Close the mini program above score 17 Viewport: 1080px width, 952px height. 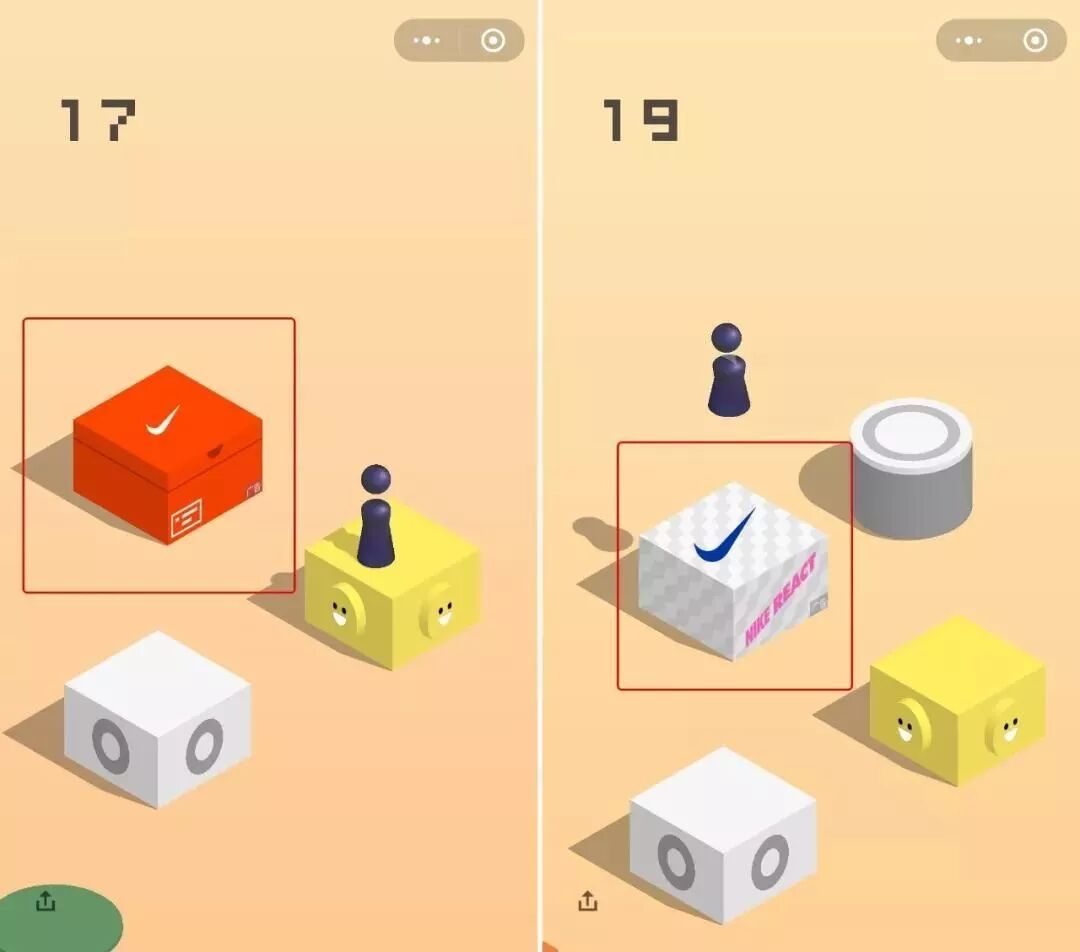[x=492, y=41]
